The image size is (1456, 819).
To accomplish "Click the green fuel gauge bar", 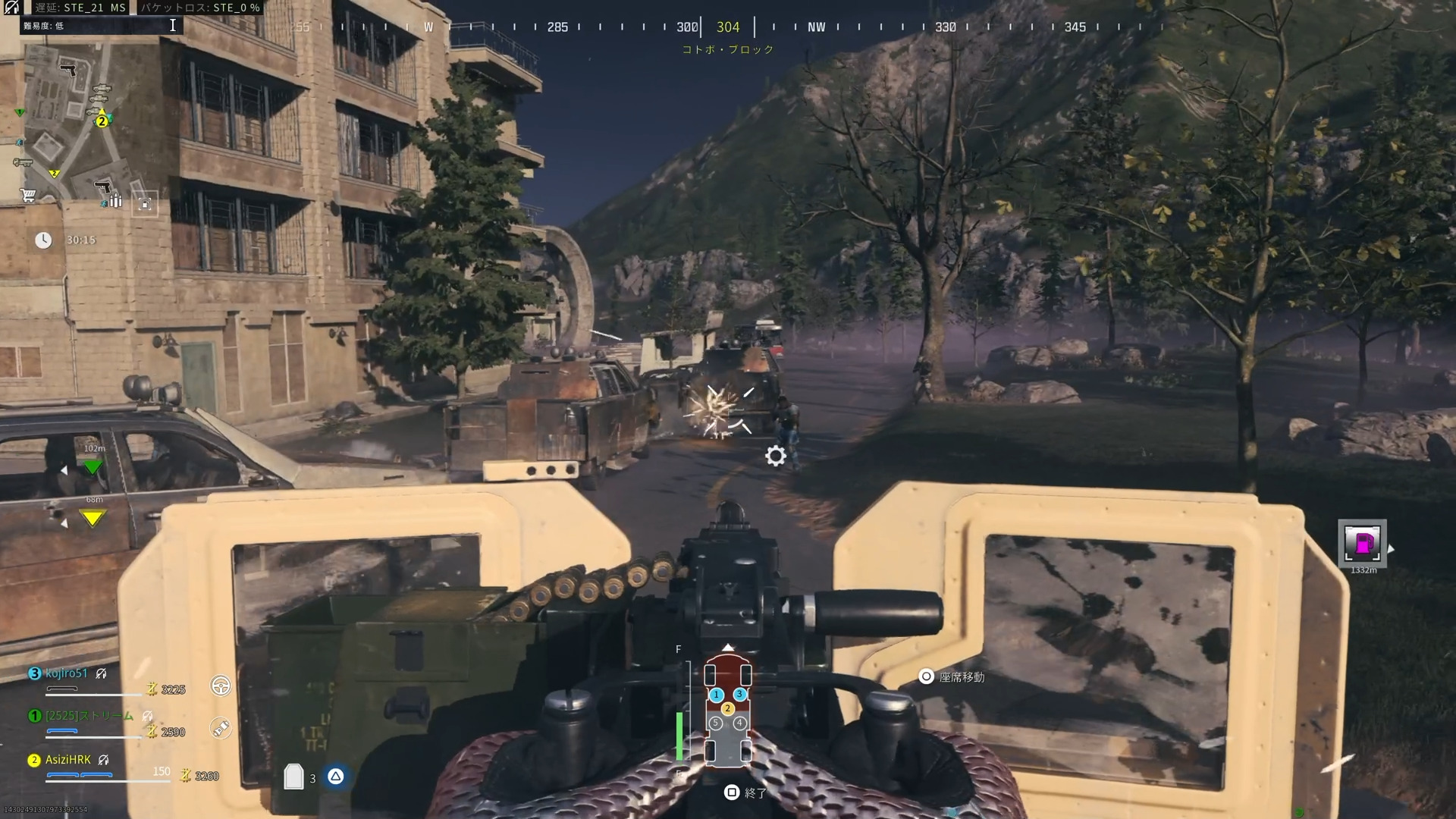I will click(x=679, y=736).
